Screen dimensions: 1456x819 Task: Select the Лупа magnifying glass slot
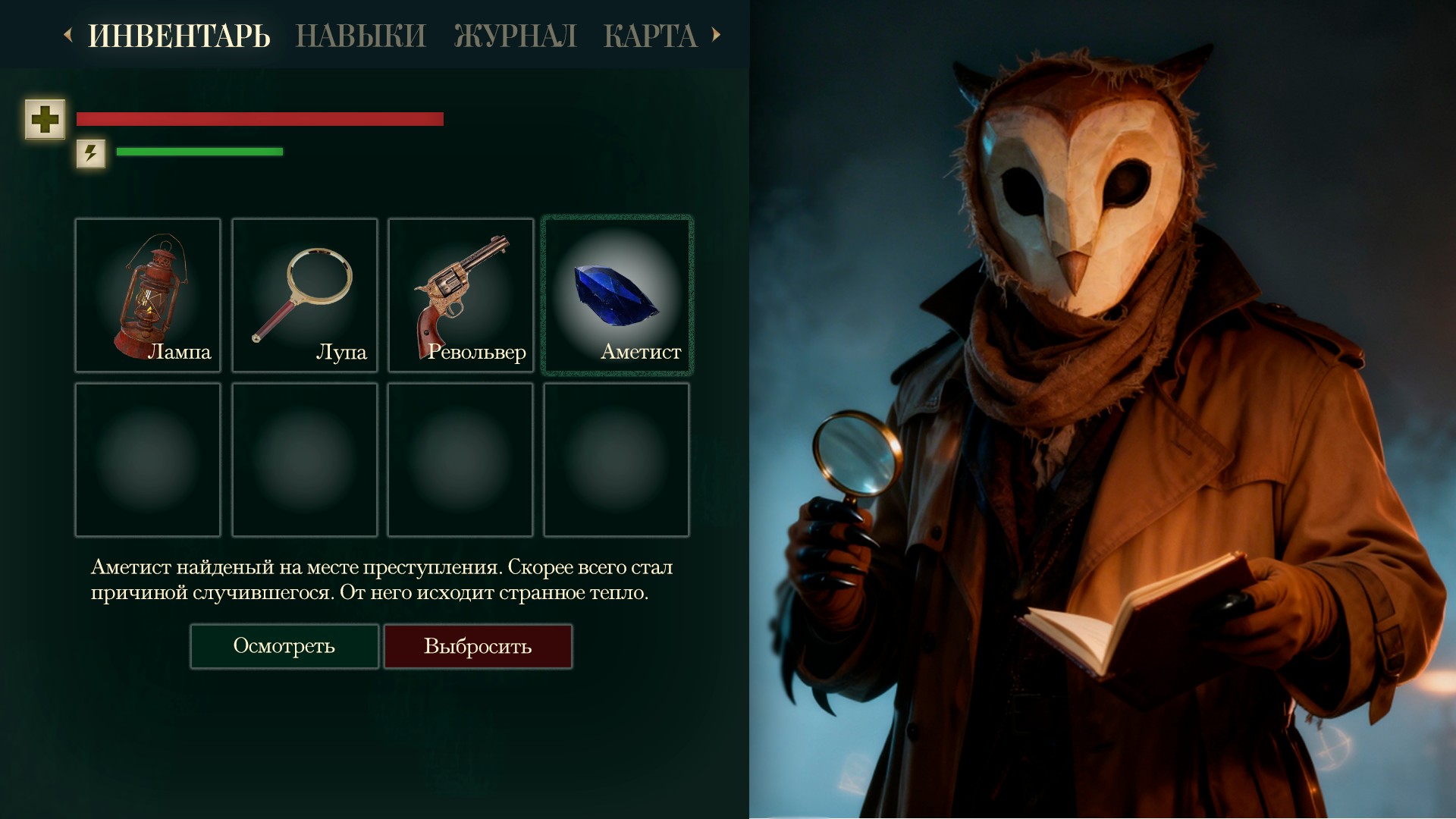pos(304,295)
